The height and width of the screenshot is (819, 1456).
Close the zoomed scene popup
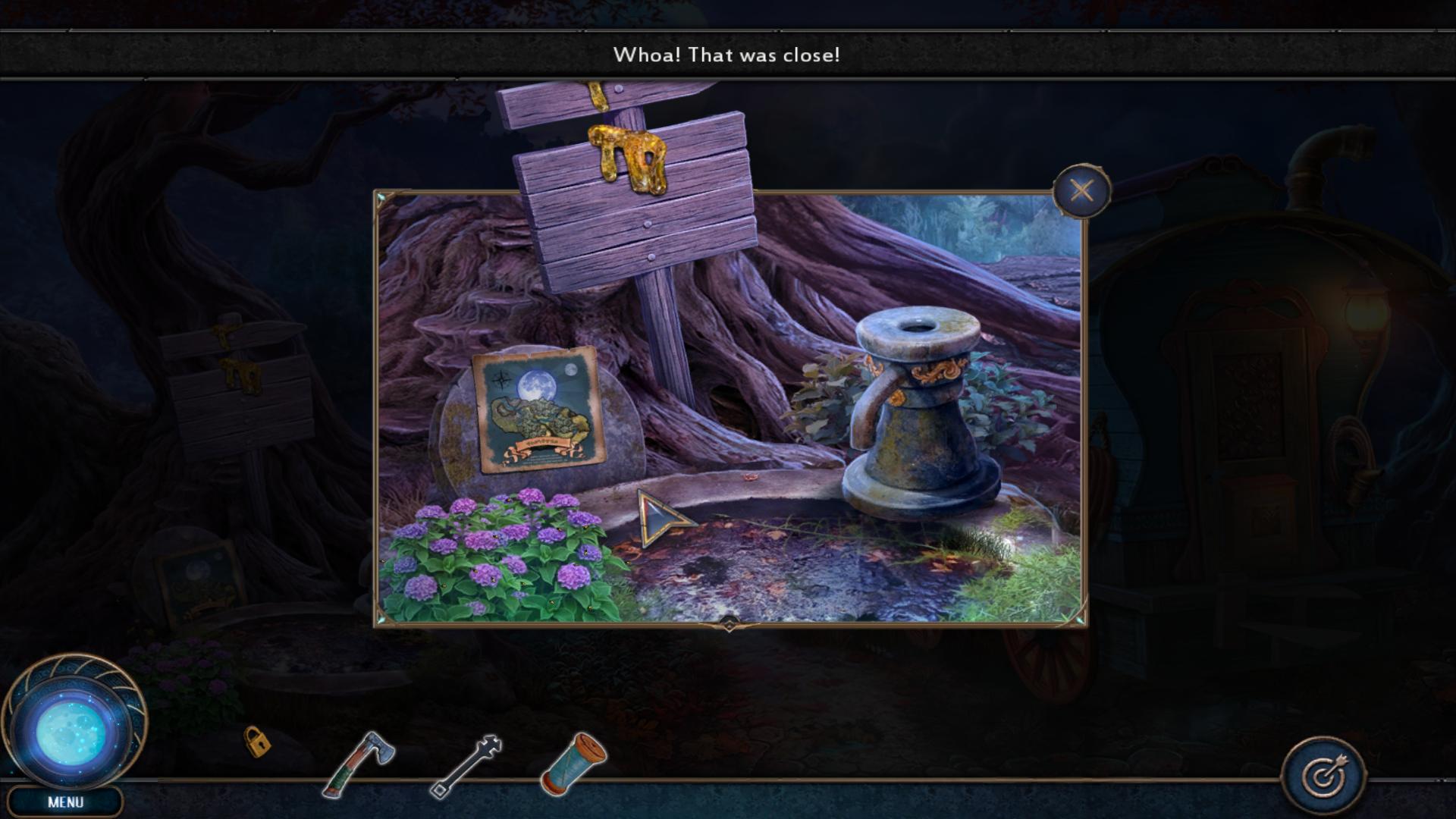coord(1081,190)
